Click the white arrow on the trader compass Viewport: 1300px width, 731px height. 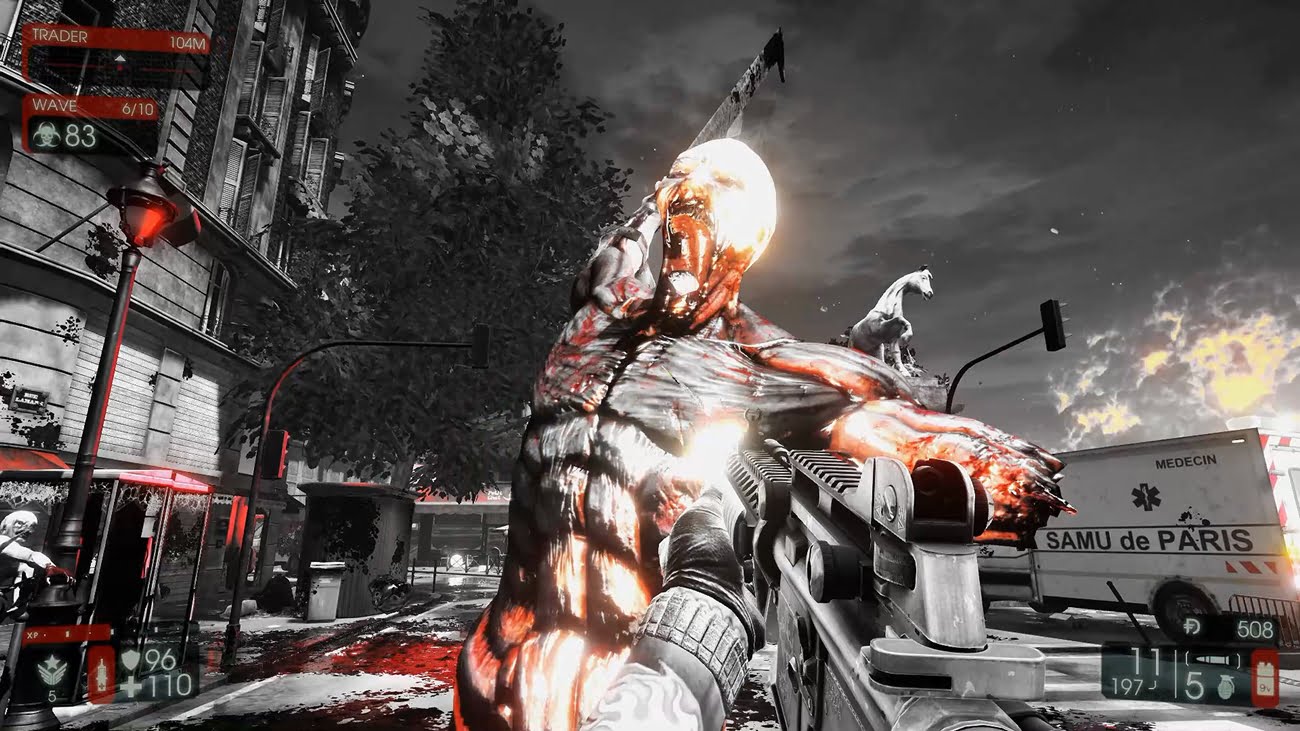coord(120,58)
